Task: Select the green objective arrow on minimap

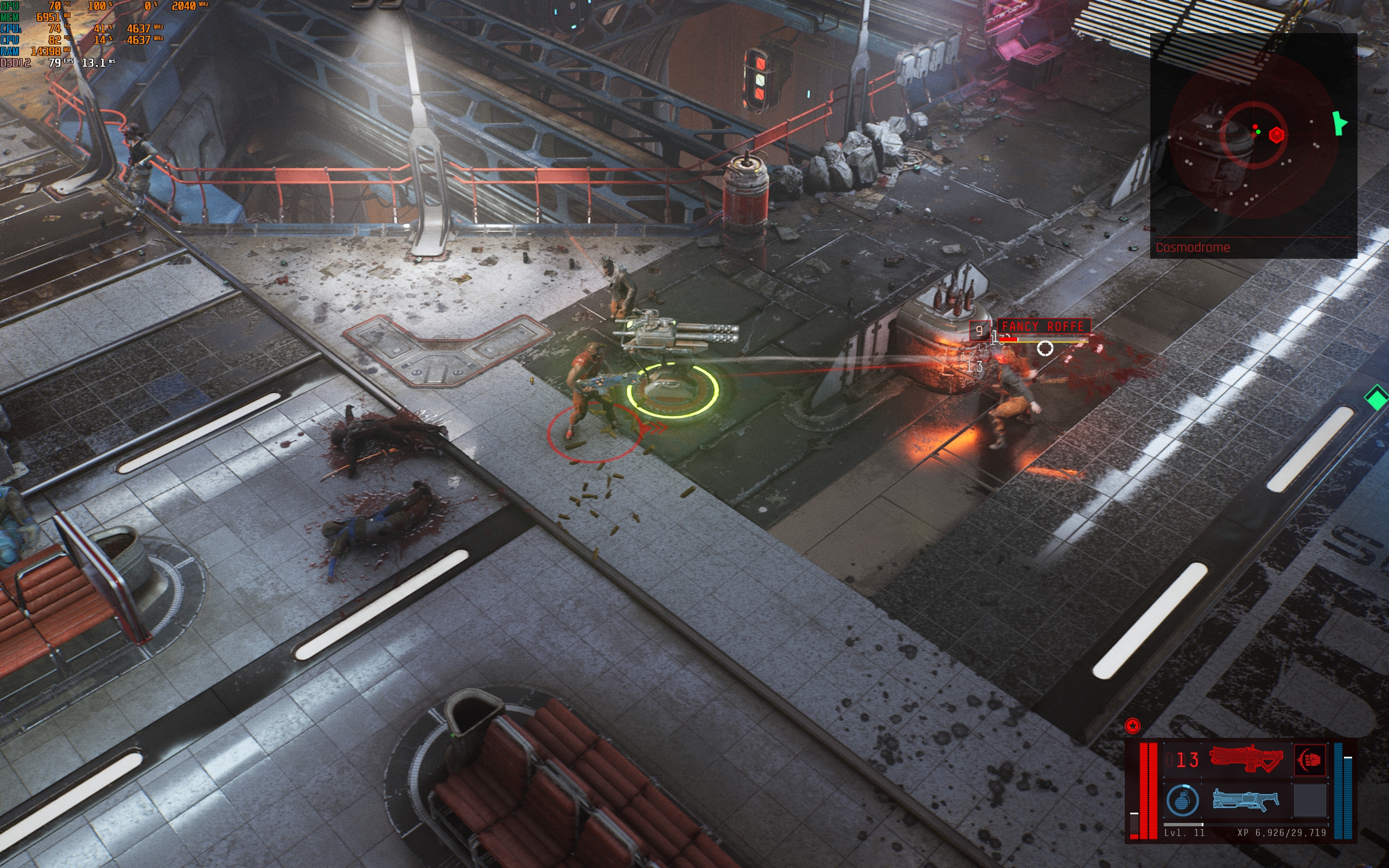Action: click(x=1339, y=124)
